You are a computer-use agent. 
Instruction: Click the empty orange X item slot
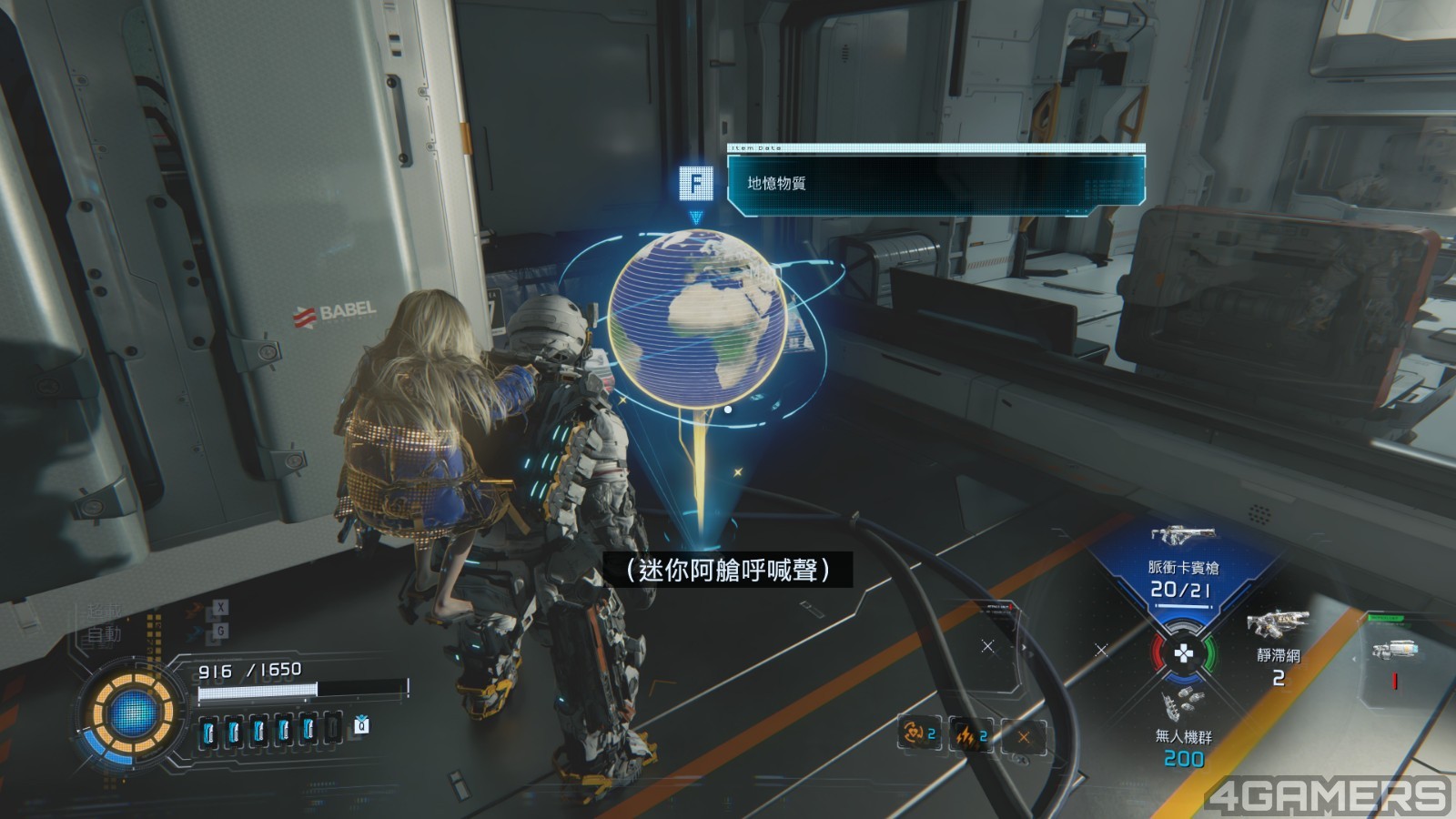1024,736
